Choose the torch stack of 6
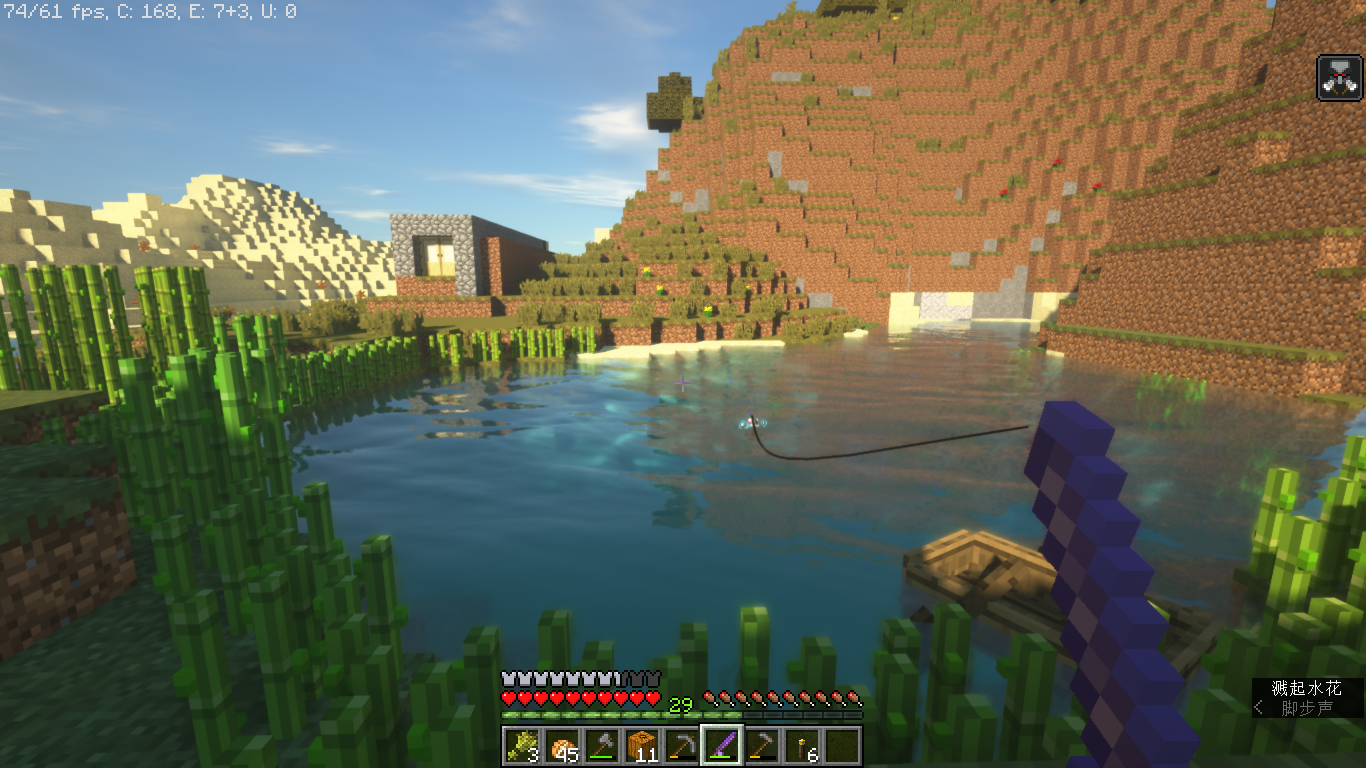The image size is (1366, 768). pyautogui.click(x=801, y=746)
